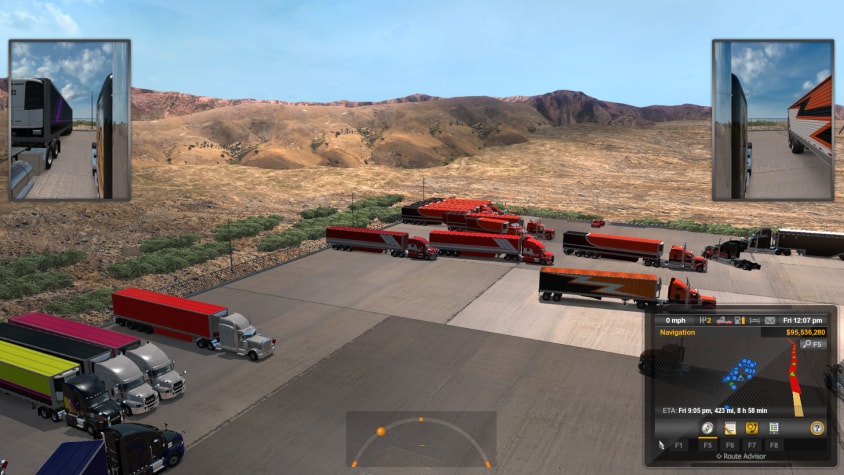Viewport: 844px width, 475px height.
Task: Open the navigation compass tab
Action: click(x=707, y=428)
